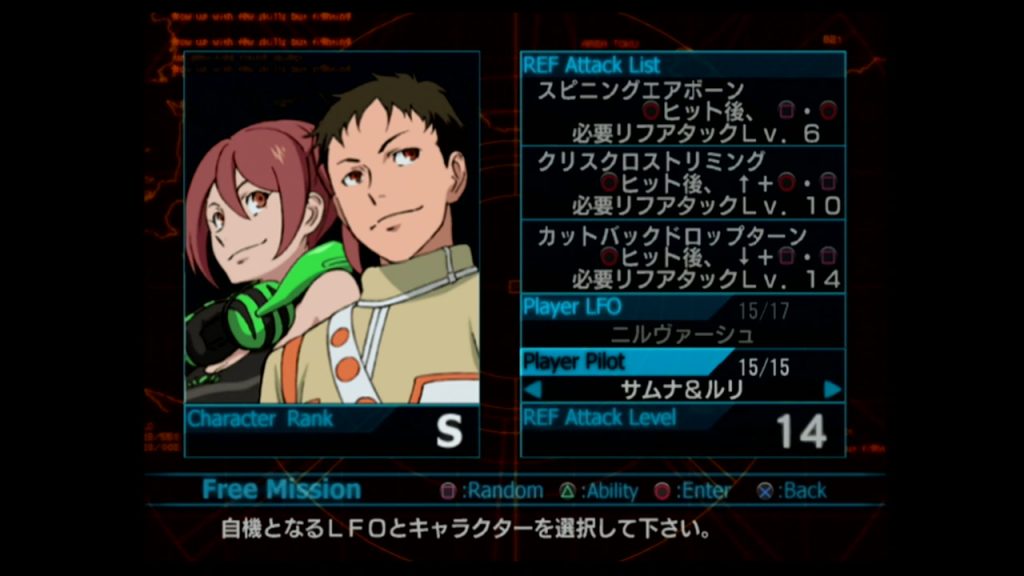Choose the カットバックドロップターン attack entry
Viewport: 1024px width, 576px height.
(683, 257)
